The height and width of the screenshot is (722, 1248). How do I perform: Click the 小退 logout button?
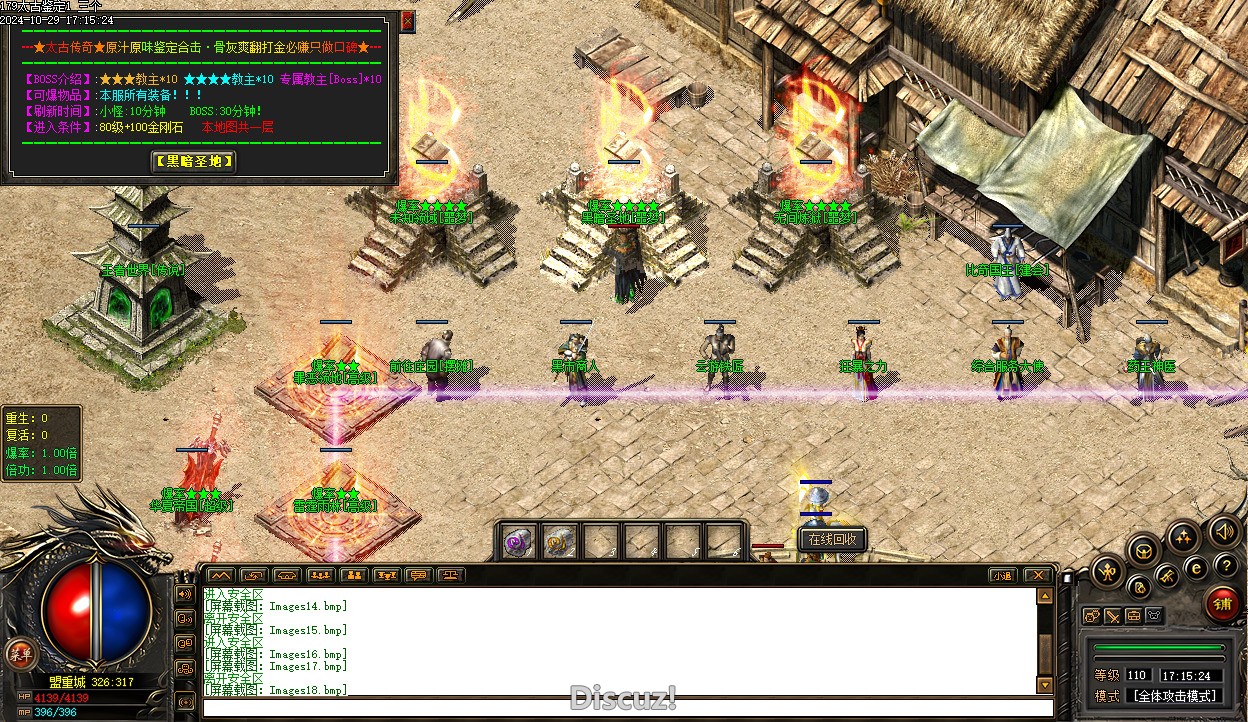1002,576
